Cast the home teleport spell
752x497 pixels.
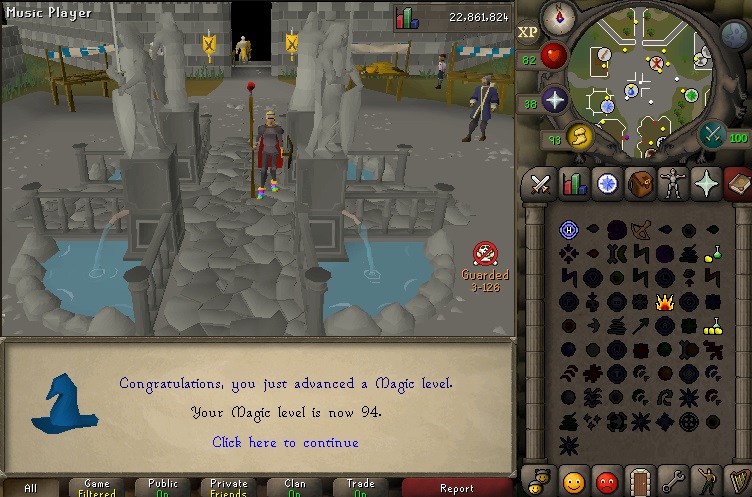tap(568, 229)
